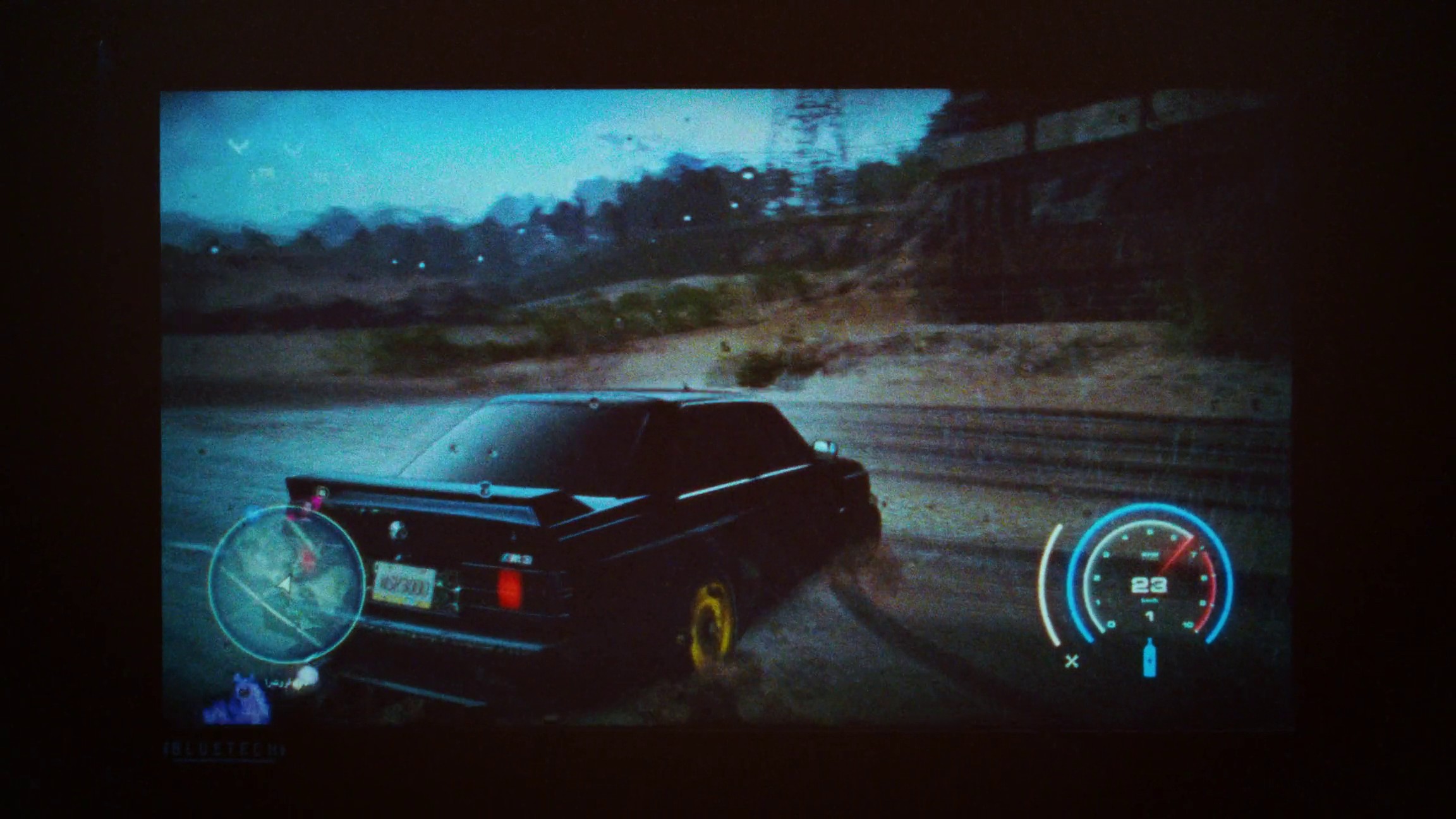Image resolution: width=1456 pixels, height=819 pixels.
Task: Click the X multiplier icon left of the gauge
Action: click(x=1072, y=660)
